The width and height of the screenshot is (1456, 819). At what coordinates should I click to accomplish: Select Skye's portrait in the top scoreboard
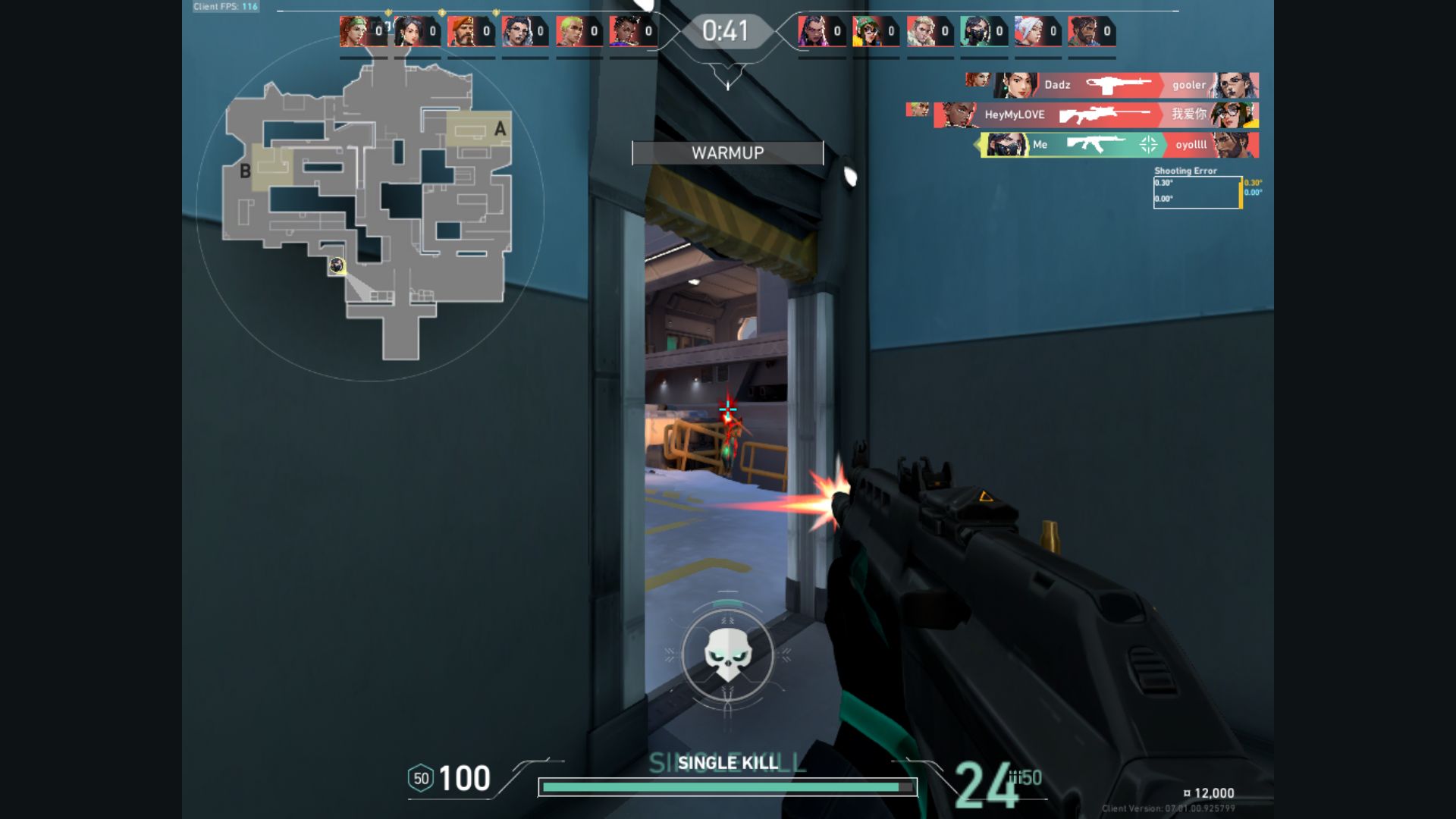(353, 32)
